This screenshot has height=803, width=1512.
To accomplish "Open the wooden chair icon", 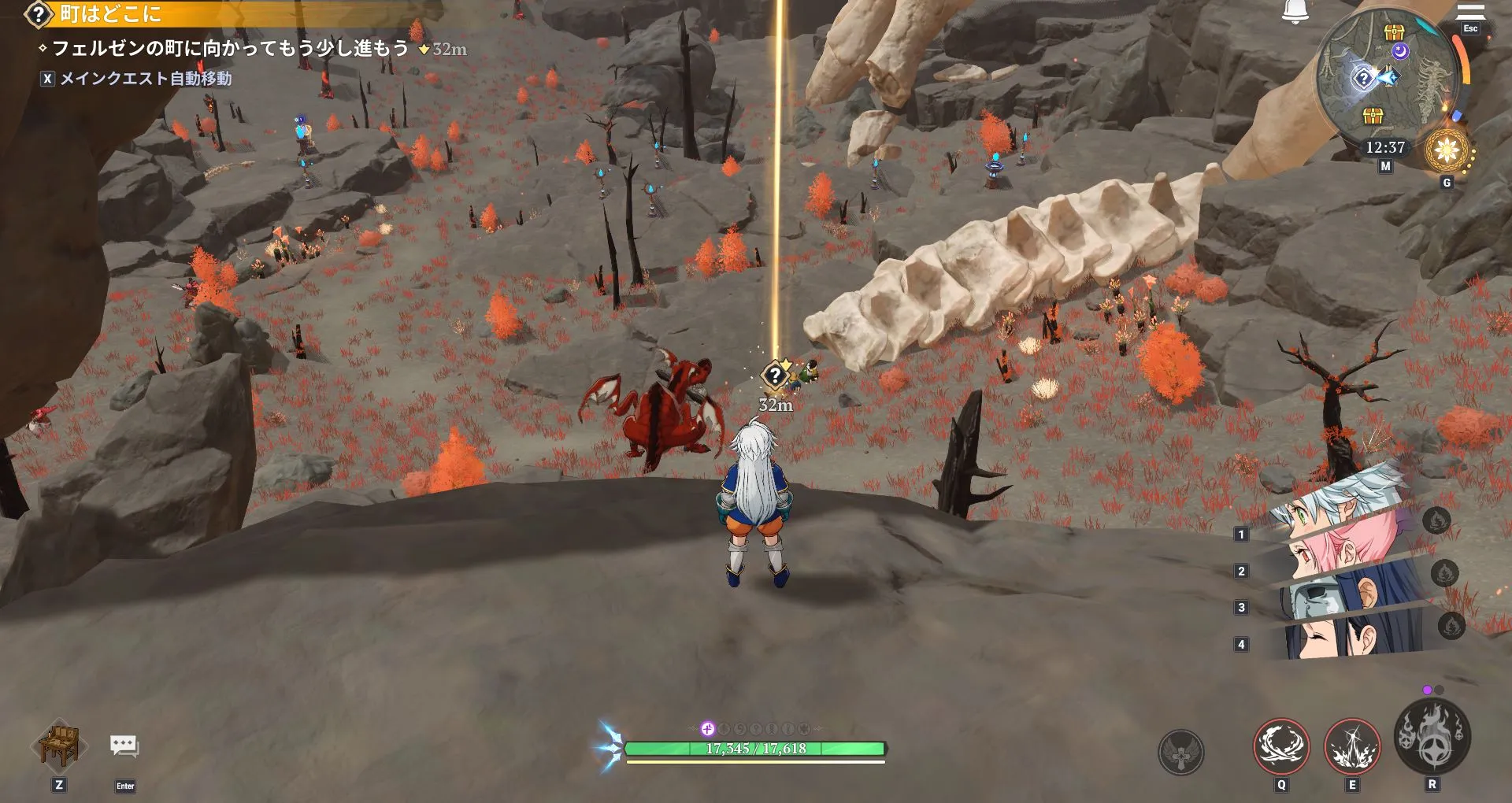I will point(59,746).
